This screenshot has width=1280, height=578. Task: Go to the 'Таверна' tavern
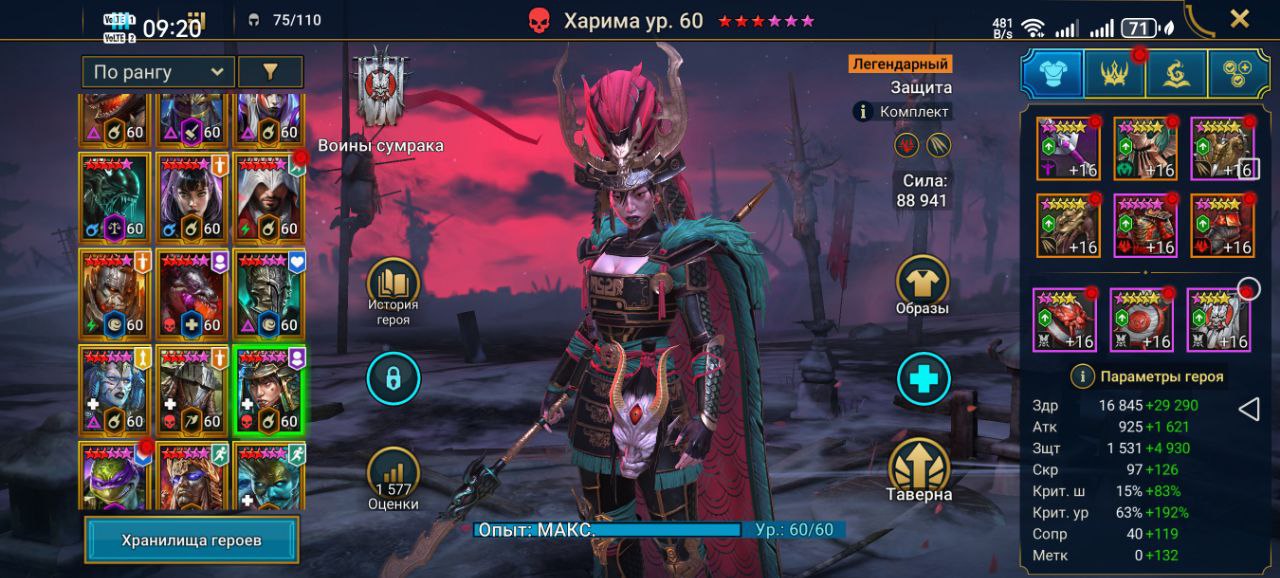919,470
